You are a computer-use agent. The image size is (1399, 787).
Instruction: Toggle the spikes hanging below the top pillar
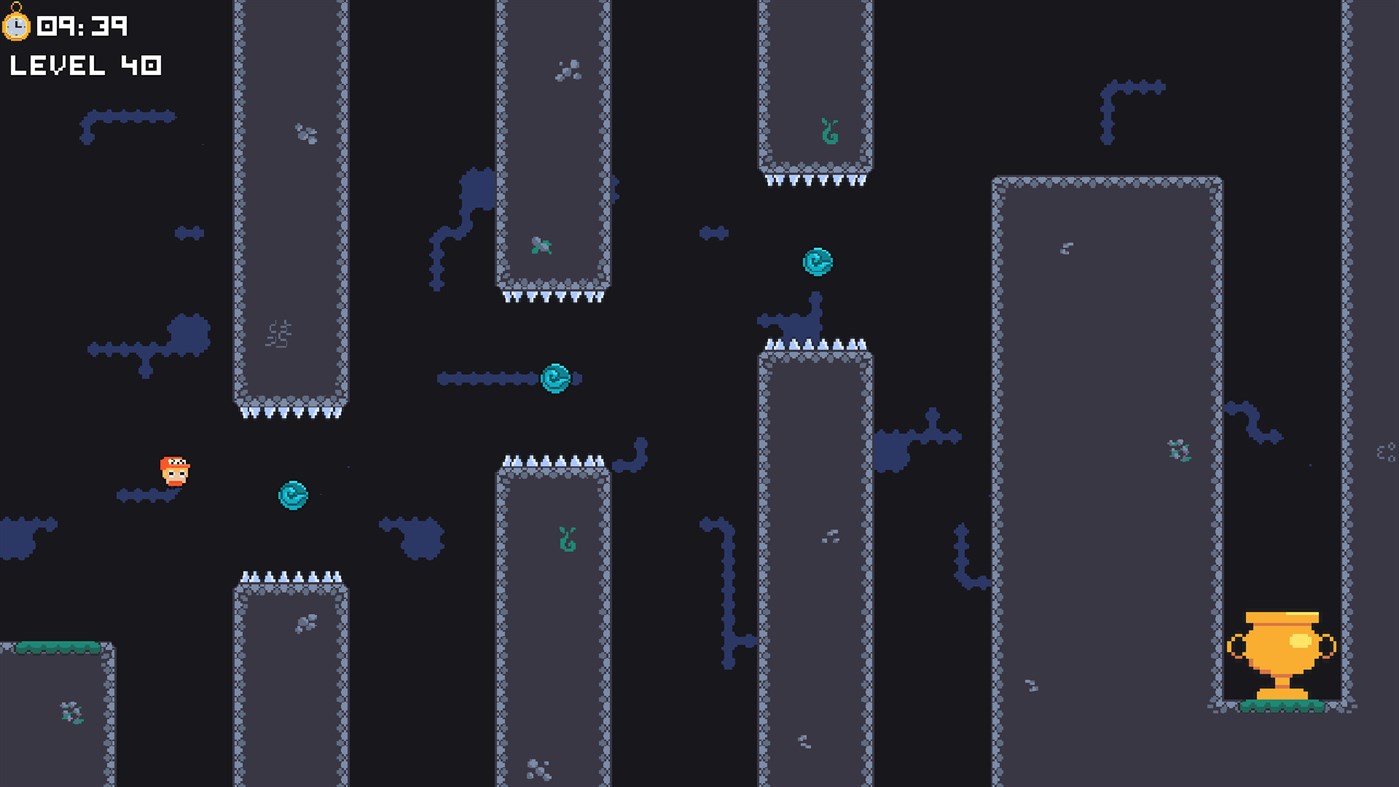click(x=815, y=182)
